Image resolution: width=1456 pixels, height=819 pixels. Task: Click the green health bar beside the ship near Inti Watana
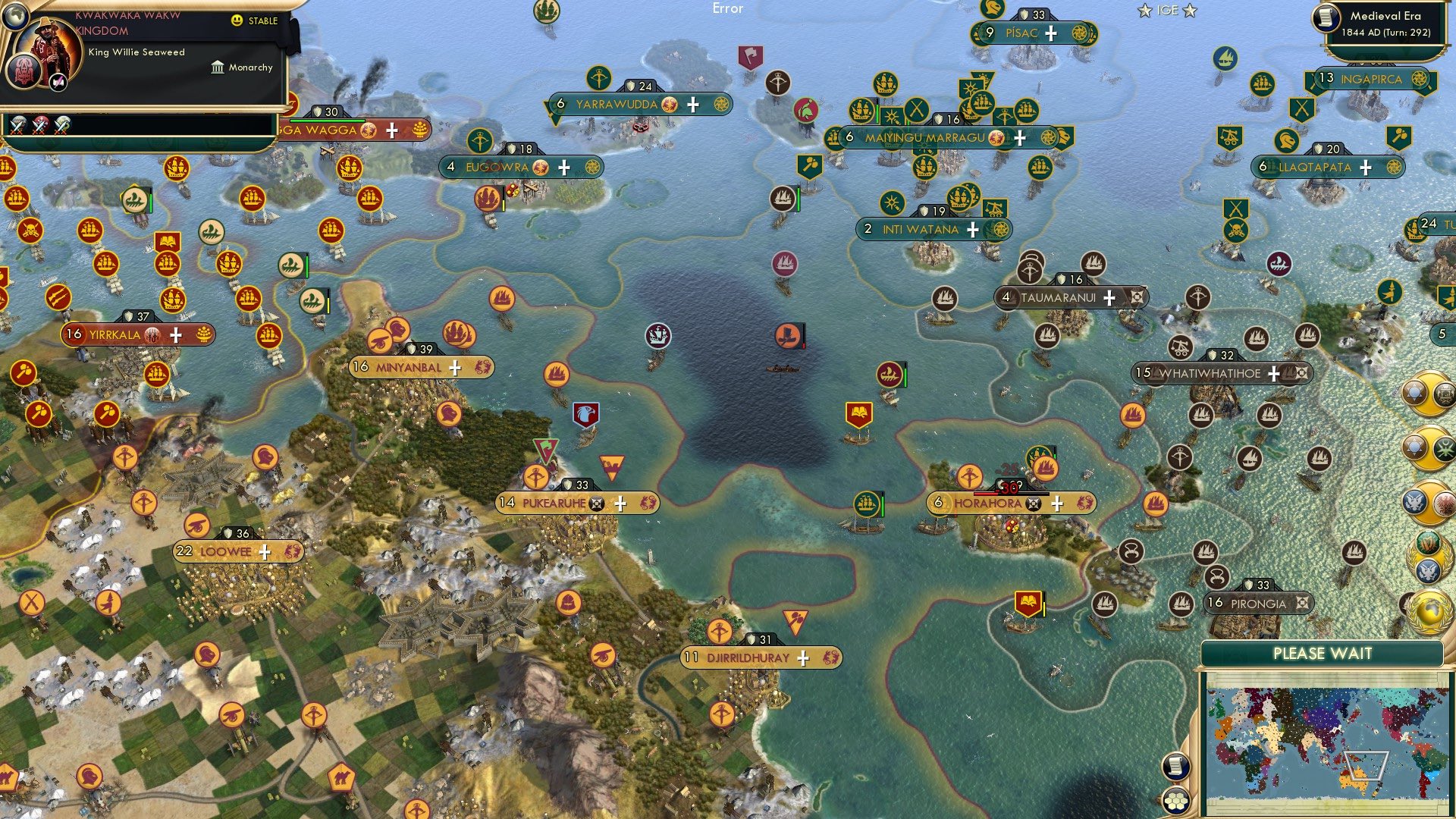pos(797,200)
